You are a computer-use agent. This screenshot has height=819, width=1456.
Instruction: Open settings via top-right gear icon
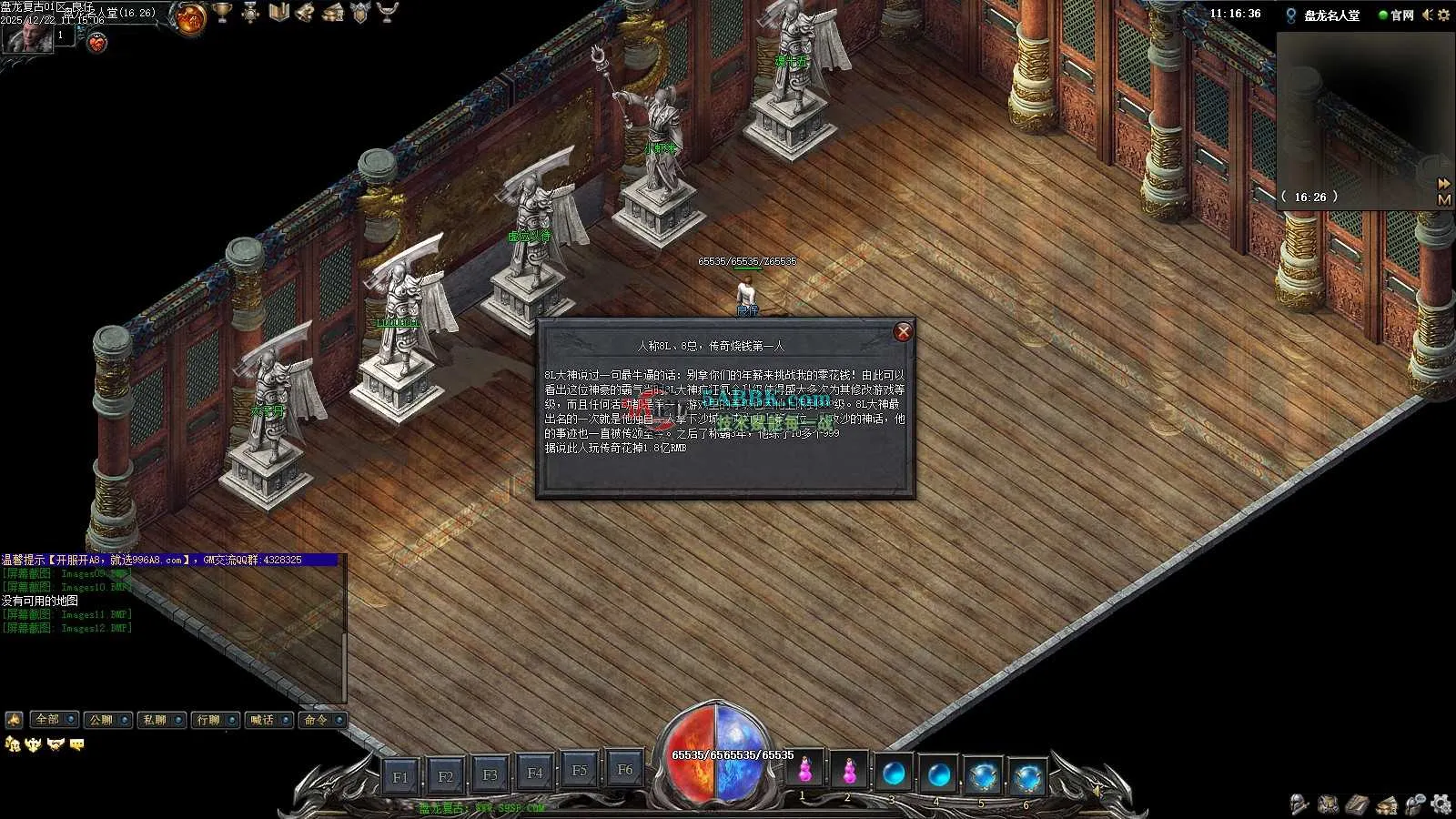pos(1443,15)
